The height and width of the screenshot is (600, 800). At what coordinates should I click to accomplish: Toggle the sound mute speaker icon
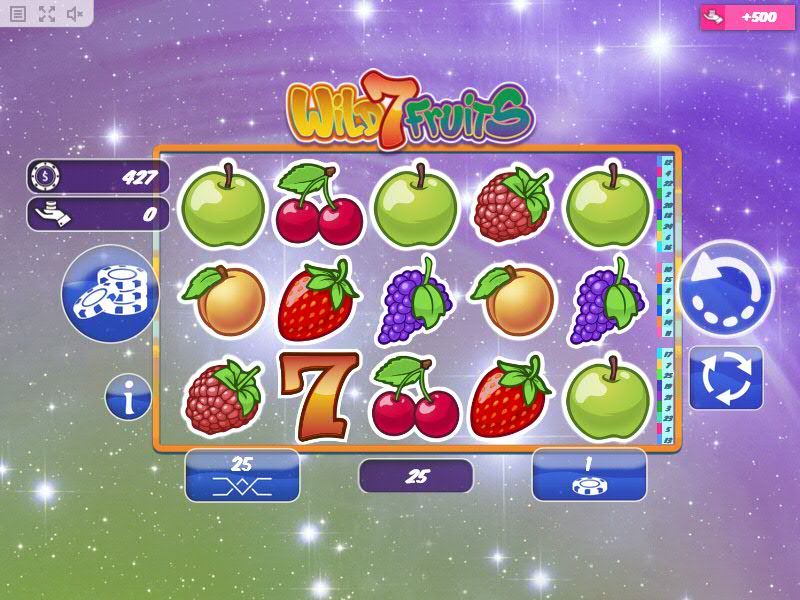pyautogui.click(x=75, y=14)
